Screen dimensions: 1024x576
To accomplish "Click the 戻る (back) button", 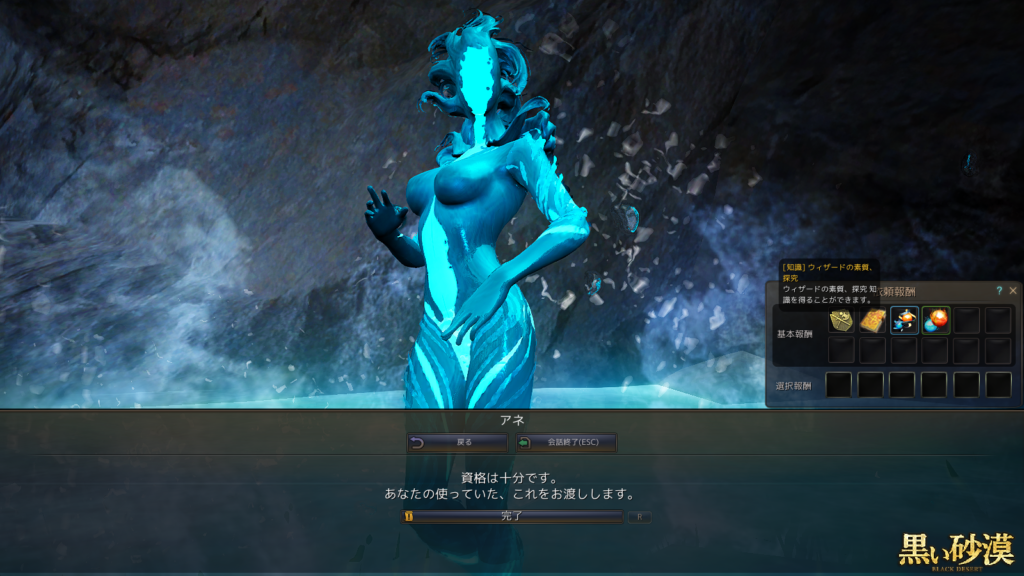I will tap(458, 442).
